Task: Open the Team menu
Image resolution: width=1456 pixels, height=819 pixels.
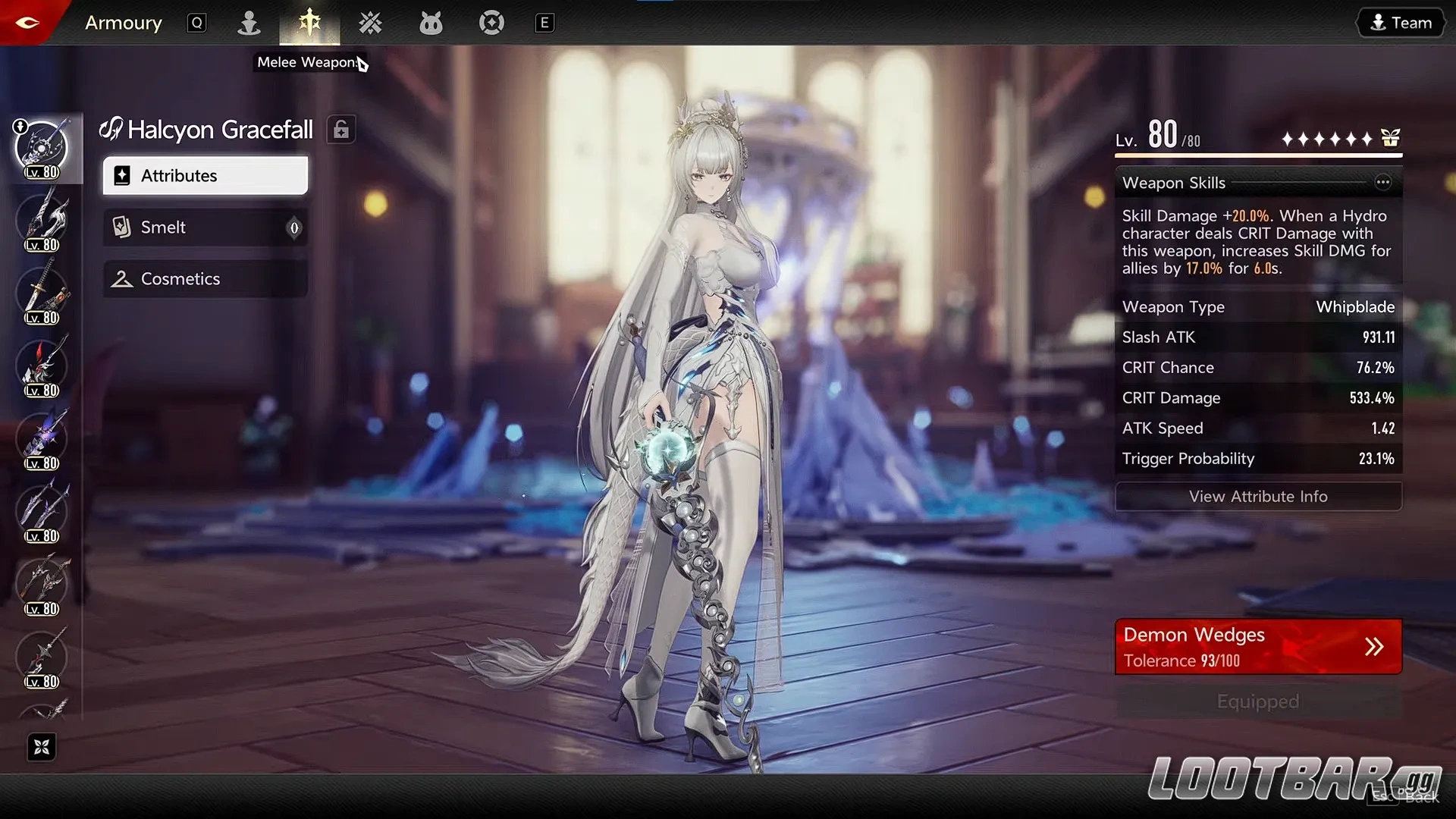Action: pos(1400,22)
